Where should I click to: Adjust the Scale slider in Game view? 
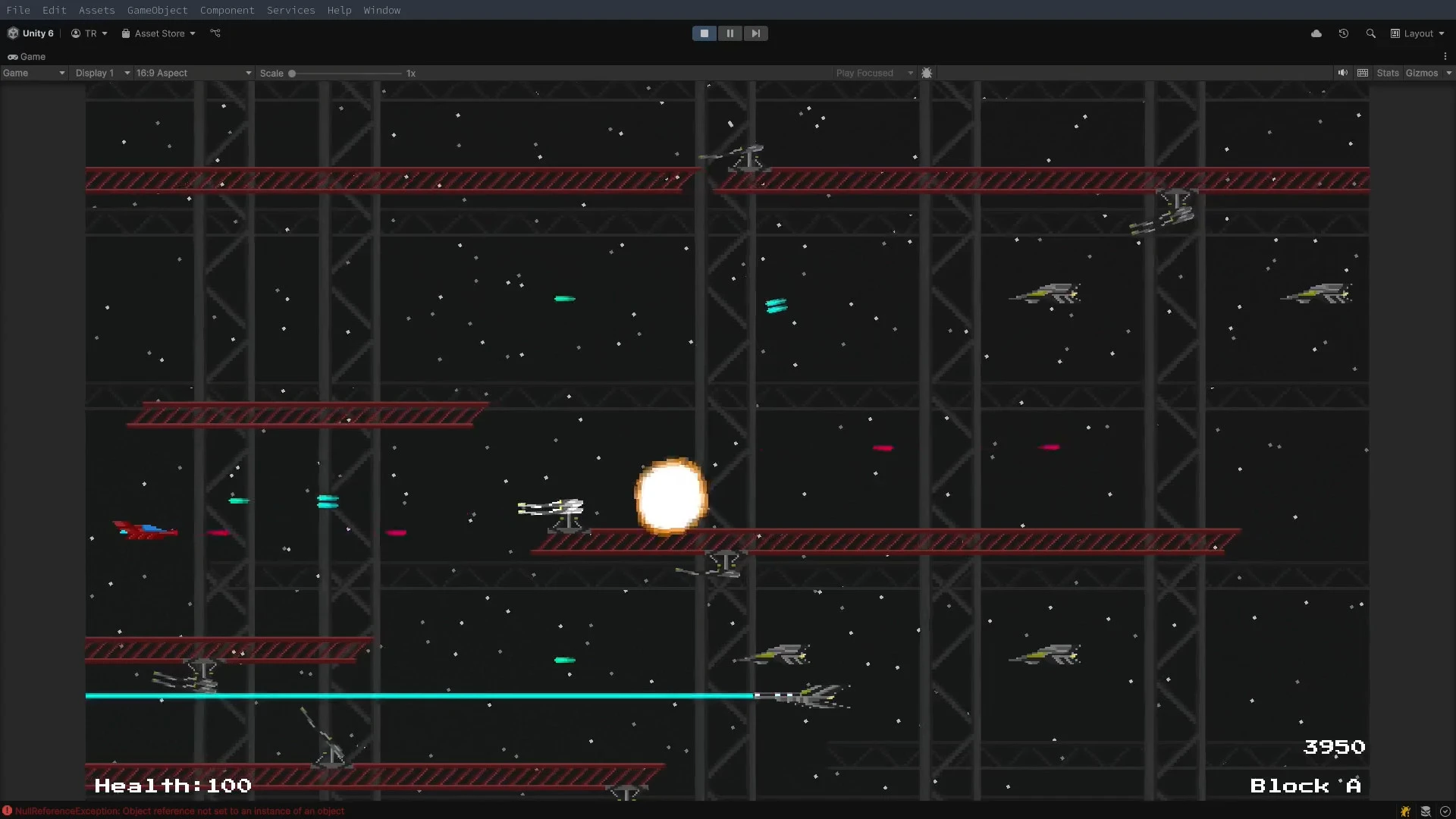[293, 73]
